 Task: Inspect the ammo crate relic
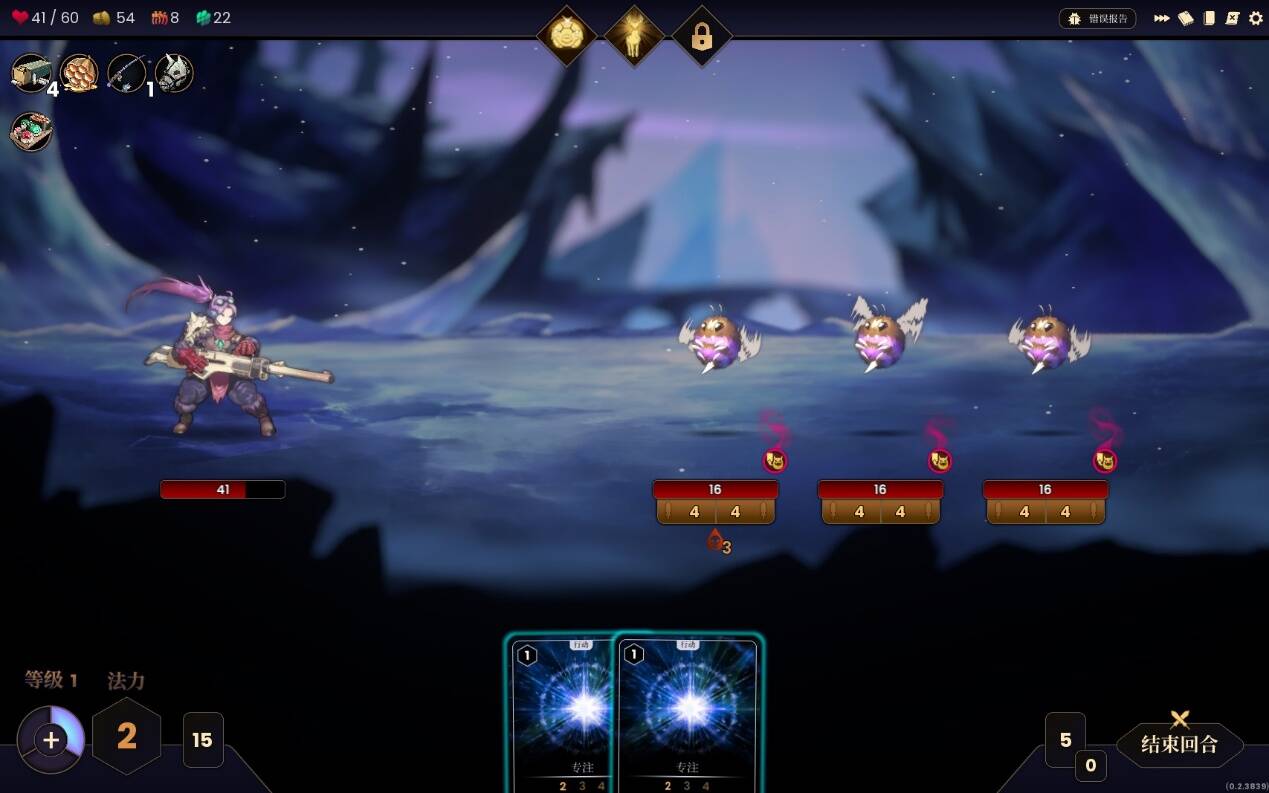31,73
